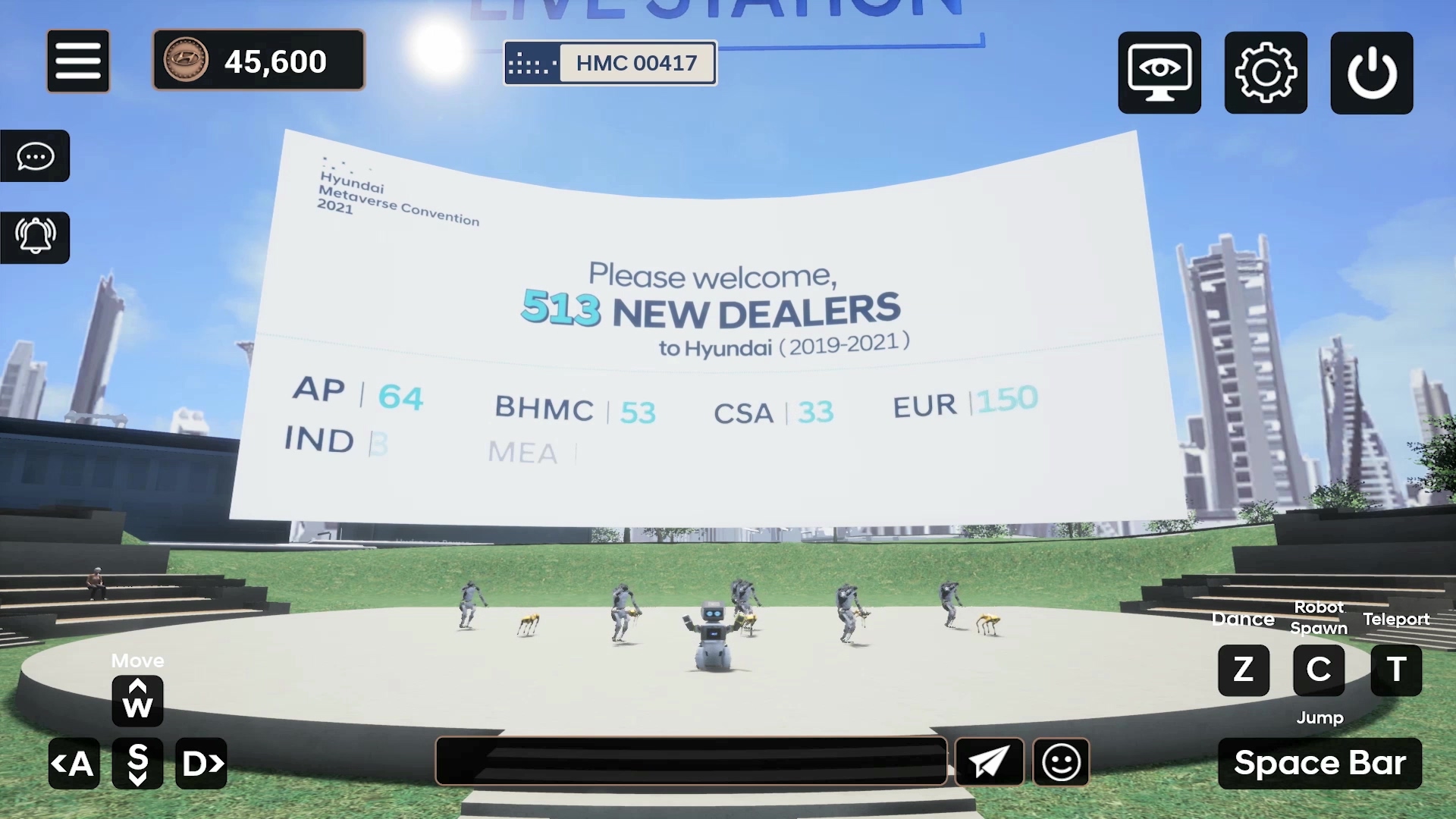Tap the Z Dance button
This screenshot has width=1456, height=819.
1243,670
